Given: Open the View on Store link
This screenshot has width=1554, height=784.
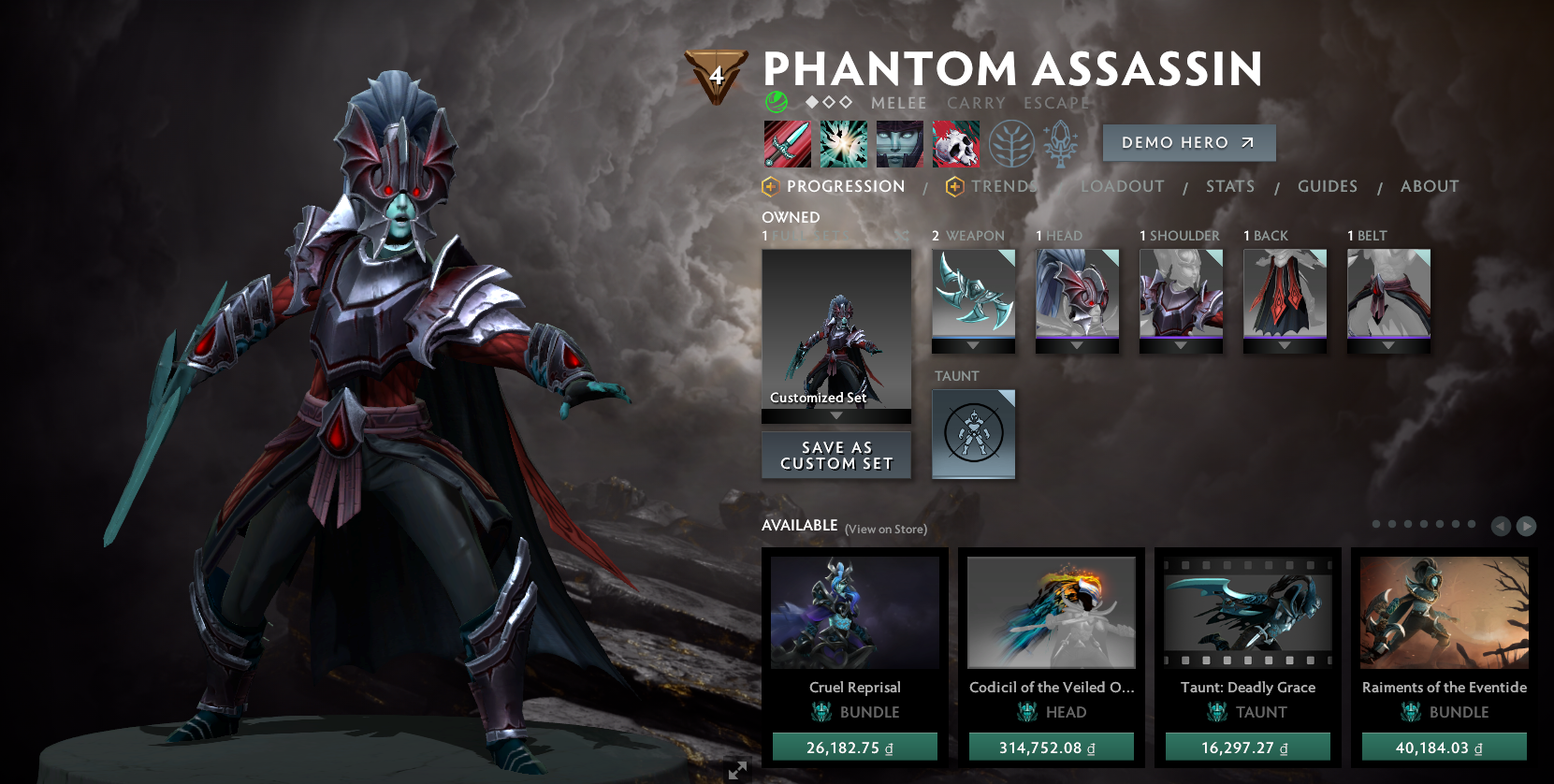Looking at the screenshot, I should coord(884,529).
